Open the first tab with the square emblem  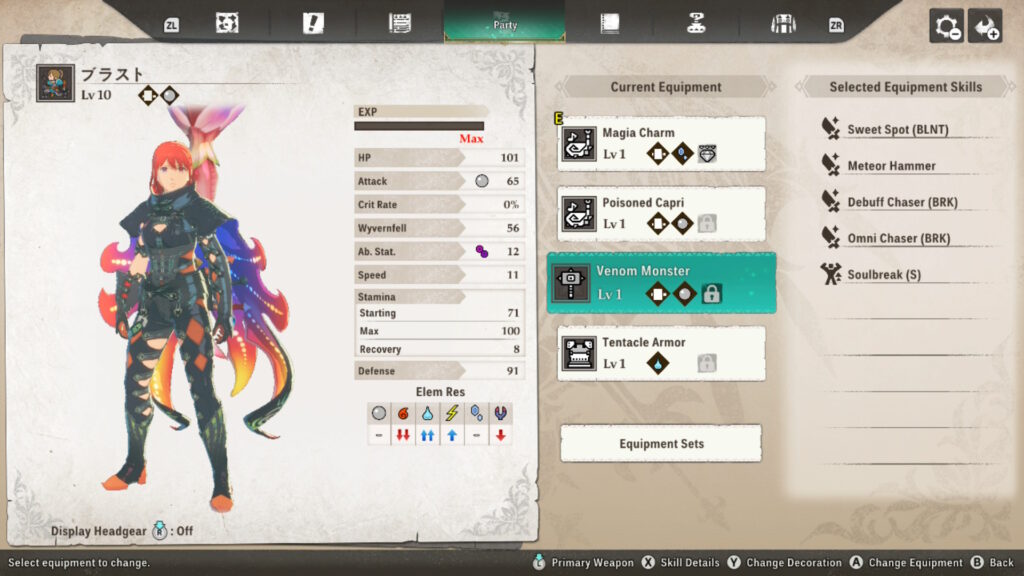point(228,24)
